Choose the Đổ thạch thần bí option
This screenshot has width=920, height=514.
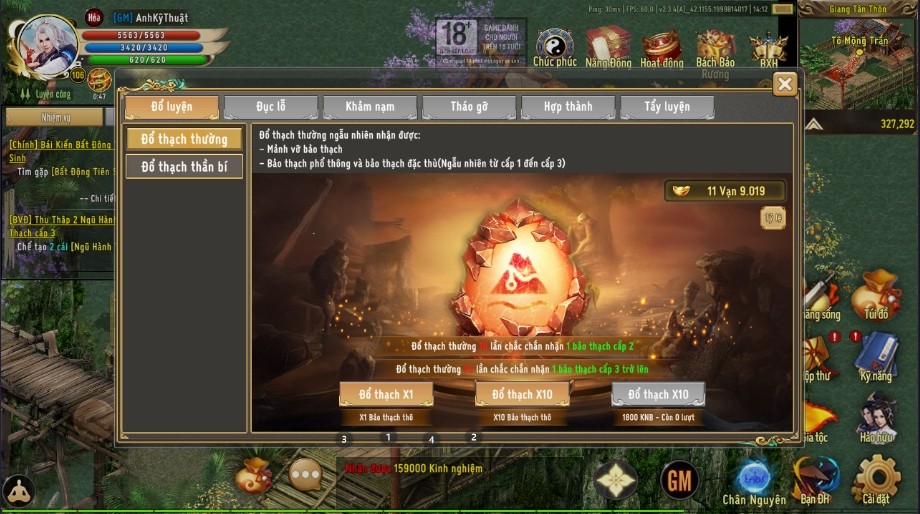184,167
